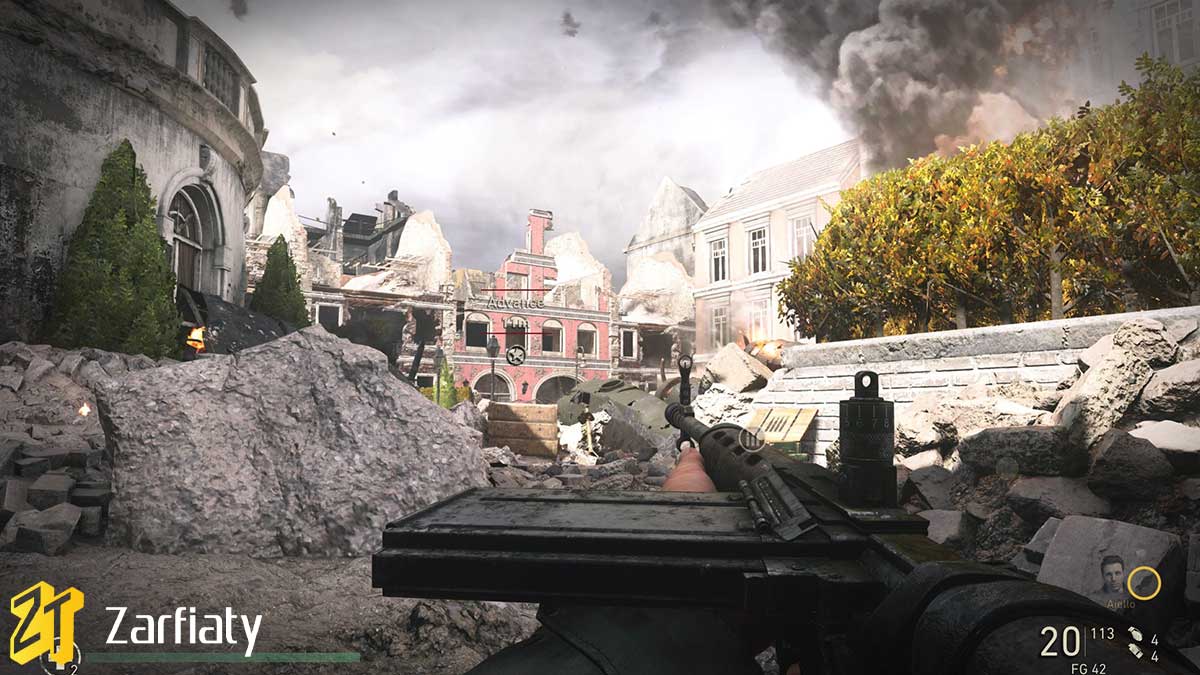Screen dimensions: 1200x675
Task: Activate the yellow-ringed squad ability icon
Action: tap(1144, 583)
